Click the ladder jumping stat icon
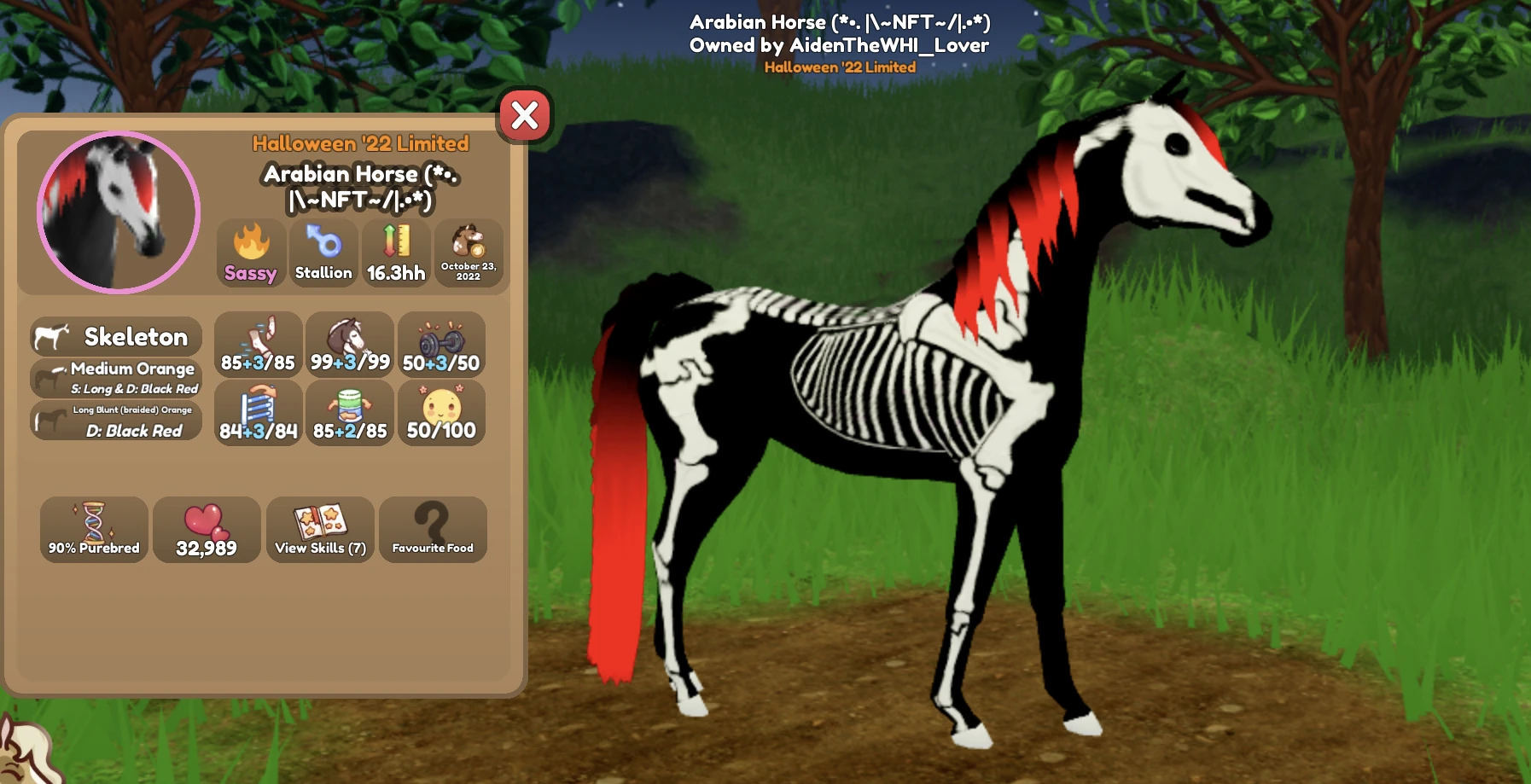This screenshot has width=1531, height=784. (x=258, y=414)
